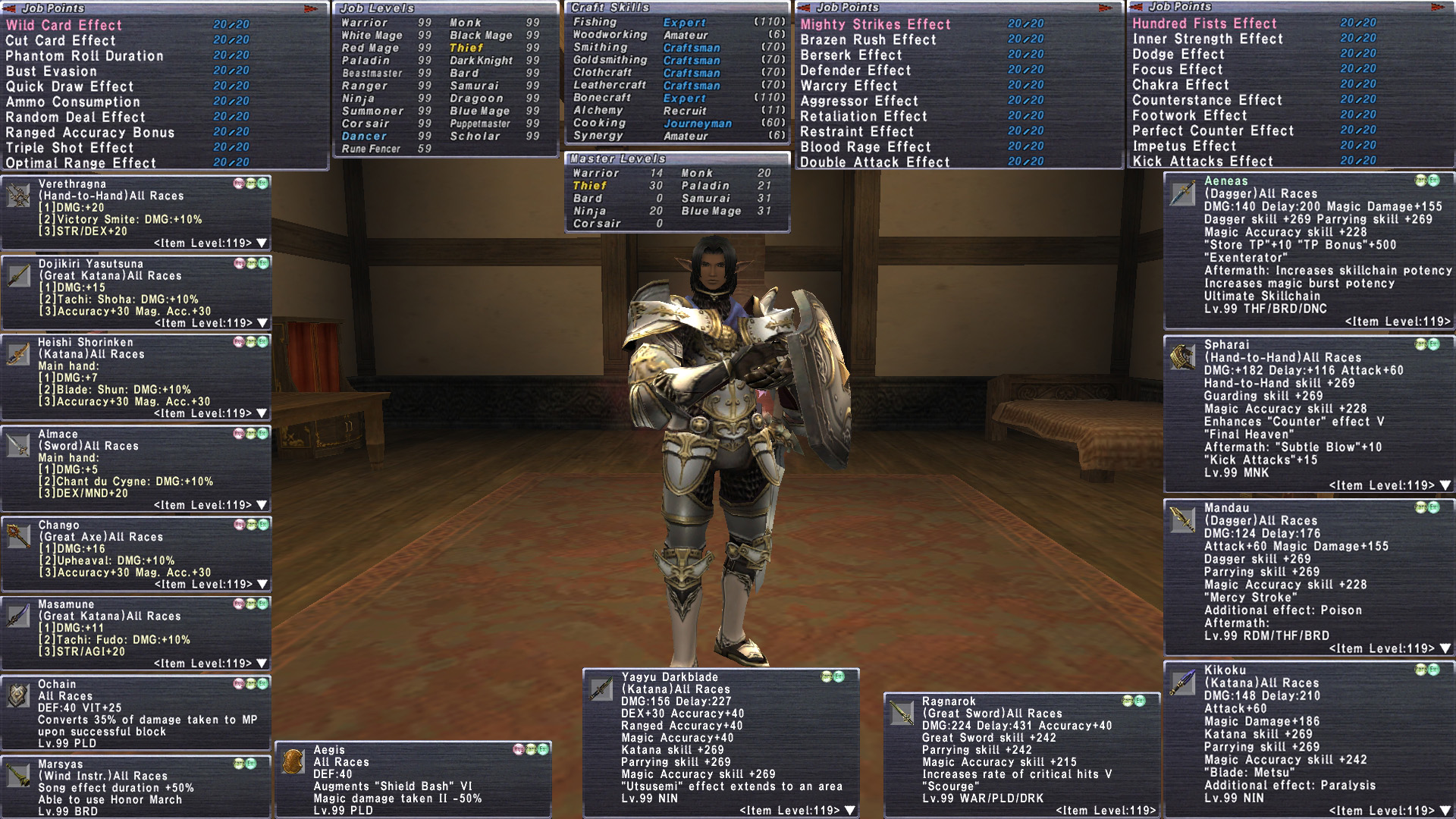Select Dancer in the Job Levels list

click(364, 136)
